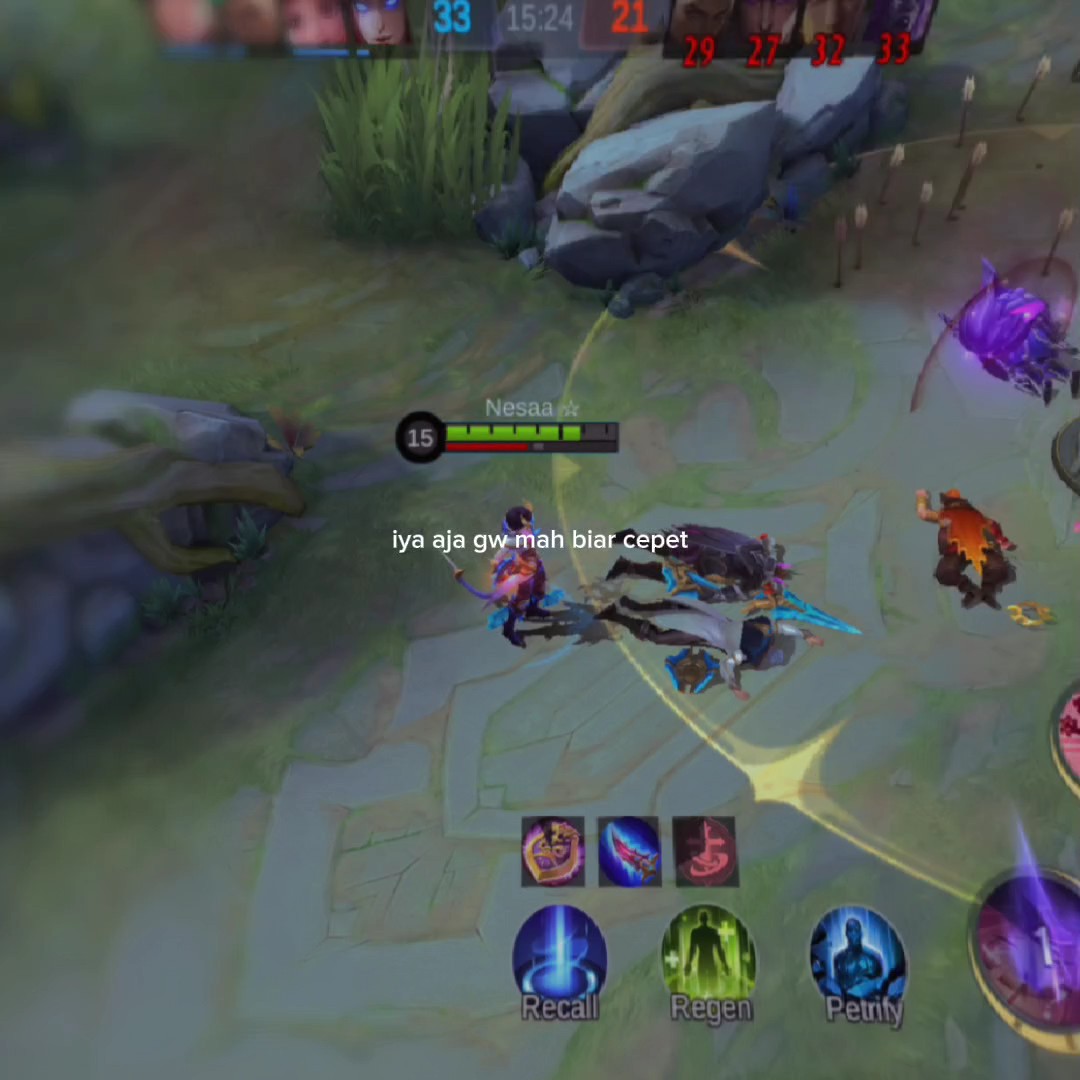Viewport: 1080px width, 1080px height.
Task: Select the blue-eyed ally hero portrait
Action: coord(378,22)
